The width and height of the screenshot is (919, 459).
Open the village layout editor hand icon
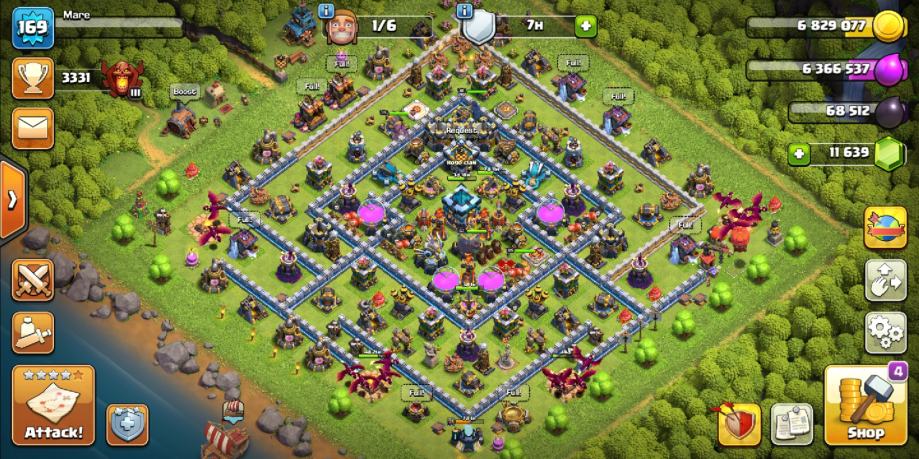pos(885,279)
